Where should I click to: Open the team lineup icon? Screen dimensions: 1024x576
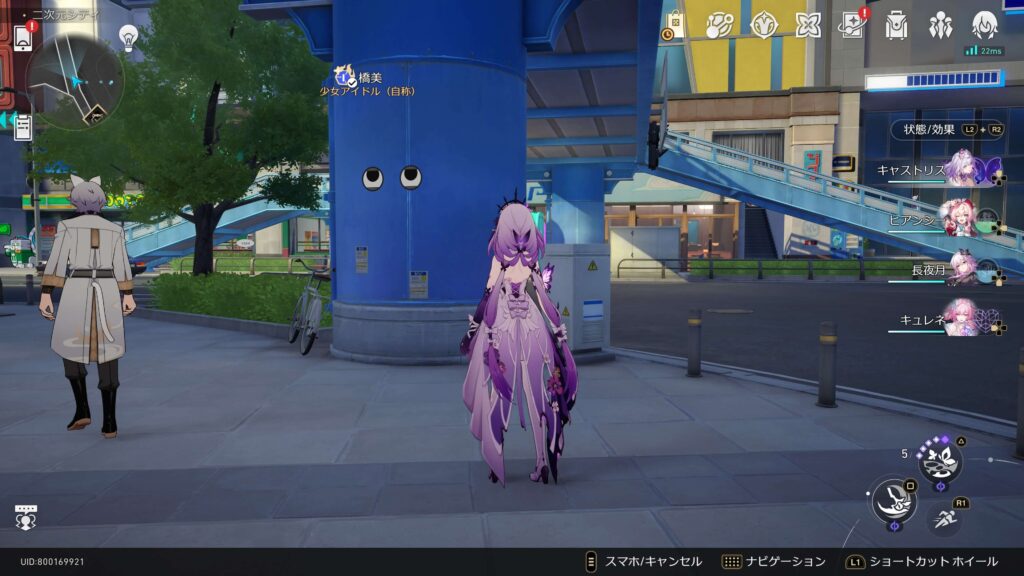(940, 26)
